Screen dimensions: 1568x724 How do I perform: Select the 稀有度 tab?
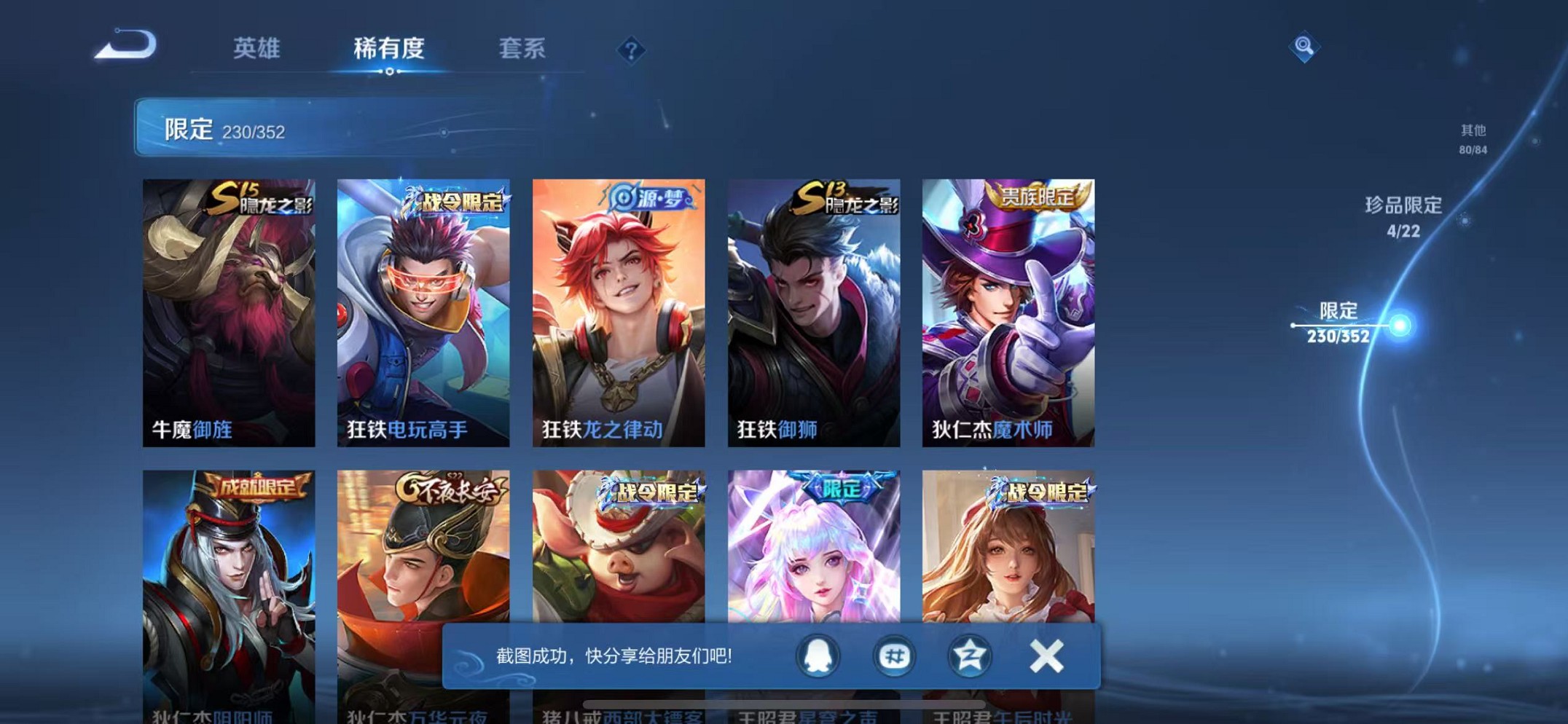(390, 50)
